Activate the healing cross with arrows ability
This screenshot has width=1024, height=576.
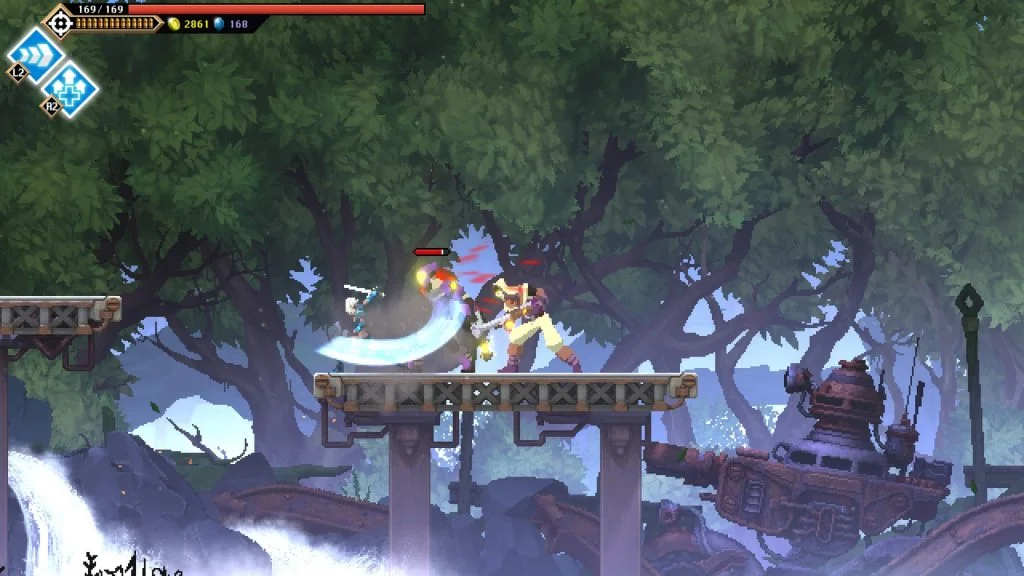point(70,89)
